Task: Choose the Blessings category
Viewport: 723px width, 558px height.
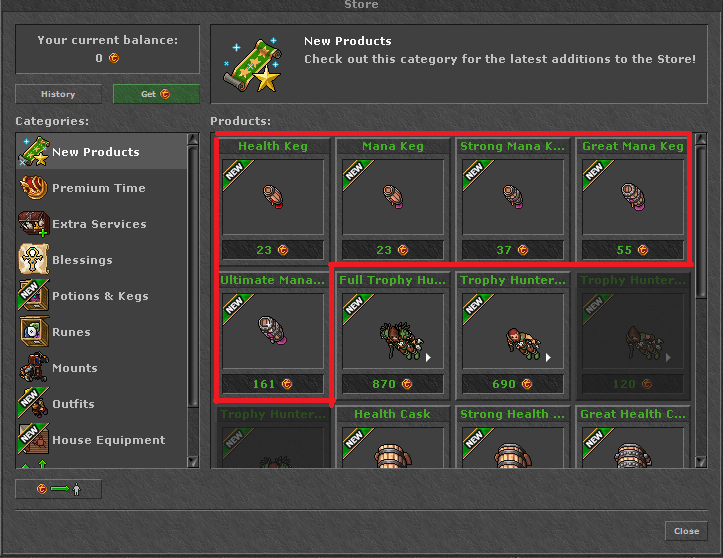Action: 82,260
